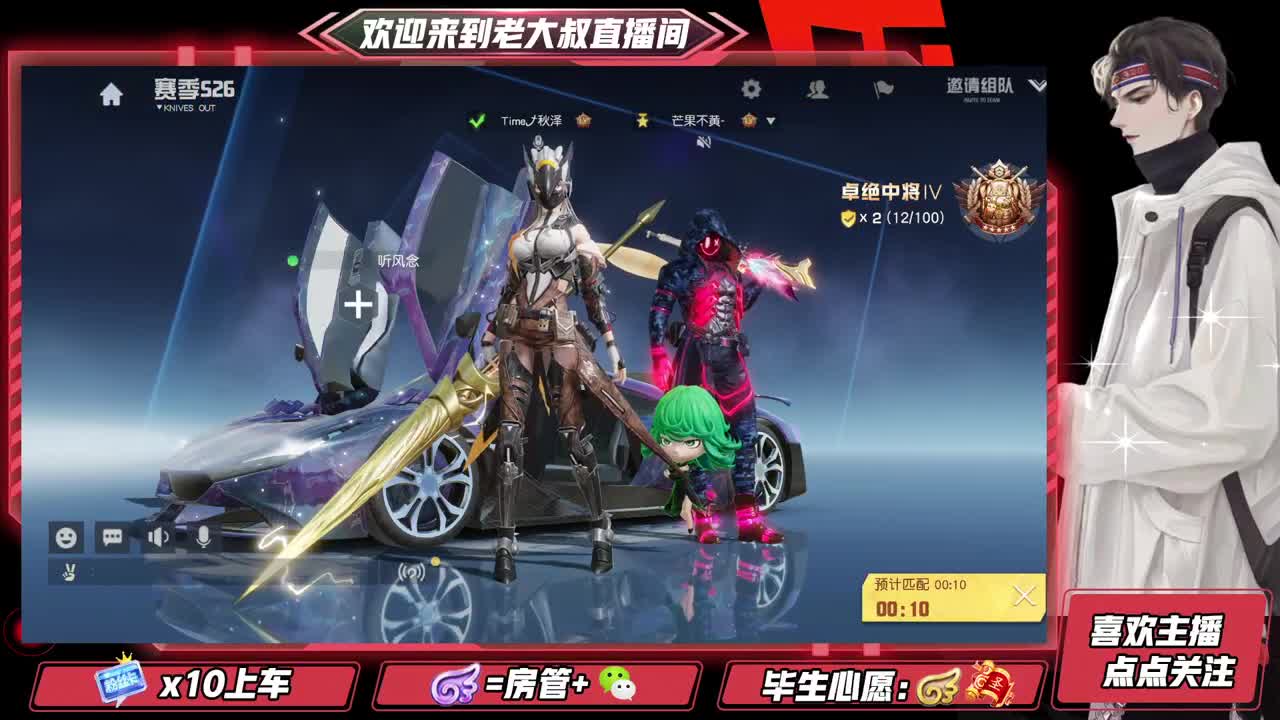Open the friends panel icon
This screenshot has width=1280, height=720.
coord(817,89)
